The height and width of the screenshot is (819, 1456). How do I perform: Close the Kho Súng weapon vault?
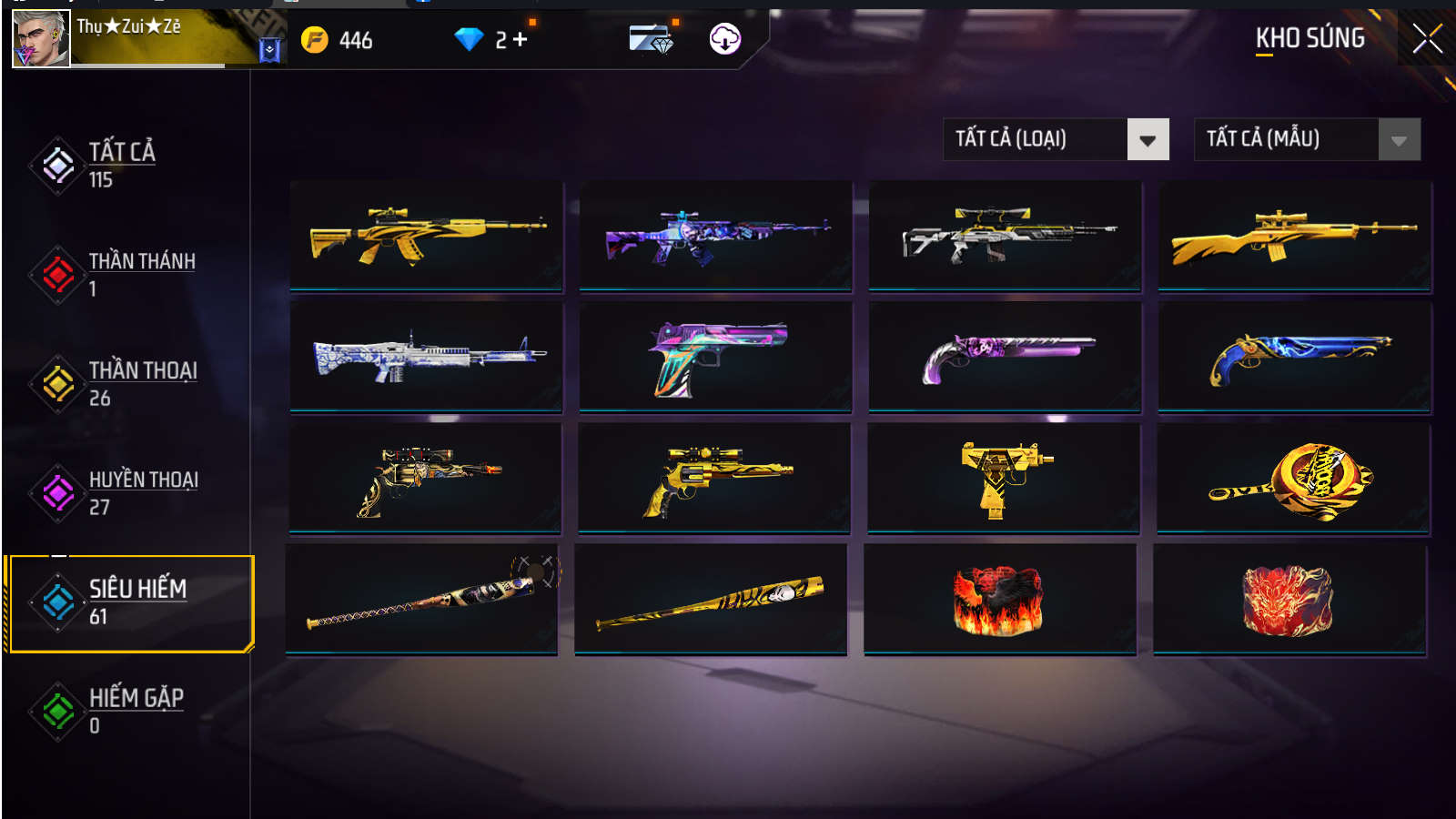1426,38
